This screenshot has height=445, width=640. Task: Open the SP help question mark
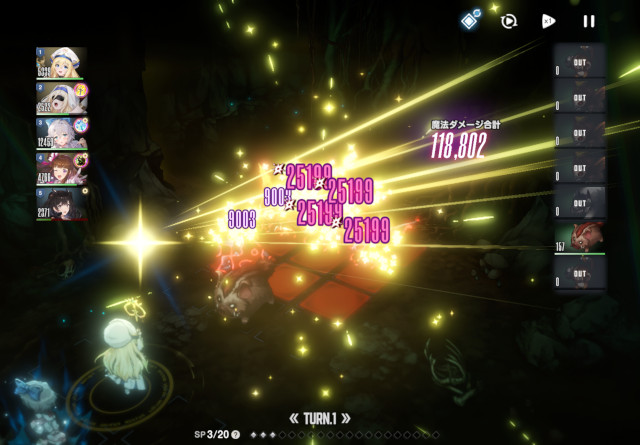236,434
